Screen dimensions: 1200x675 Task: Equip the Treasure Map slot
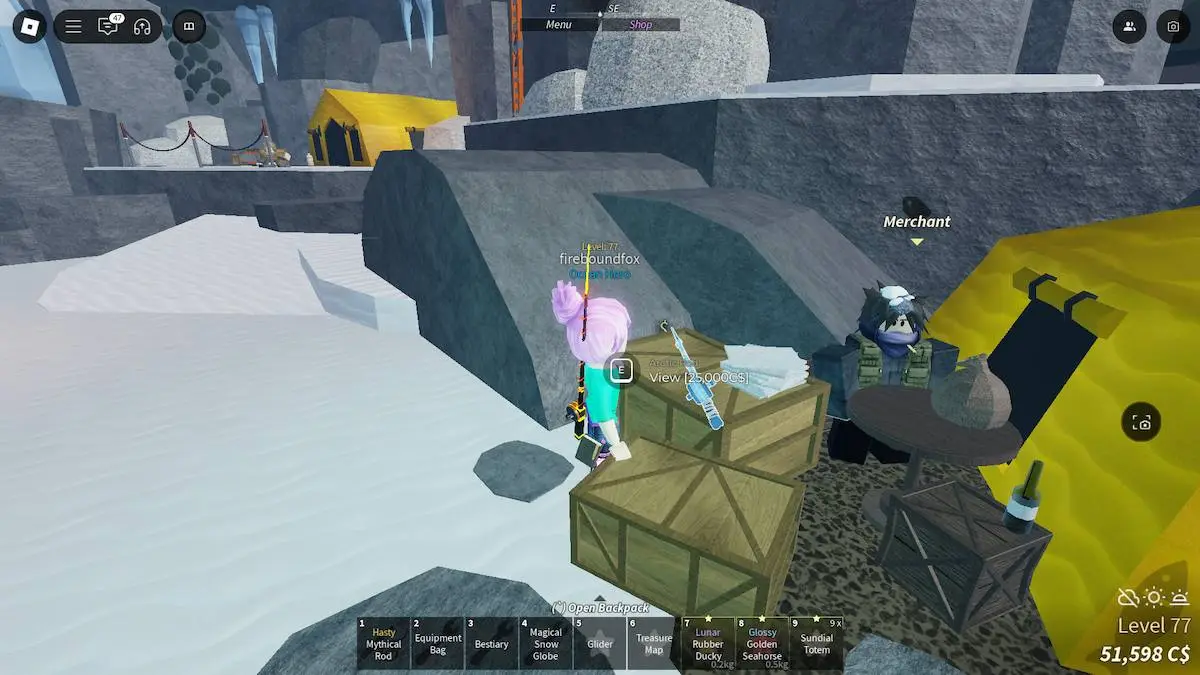[x=654, y=643]
